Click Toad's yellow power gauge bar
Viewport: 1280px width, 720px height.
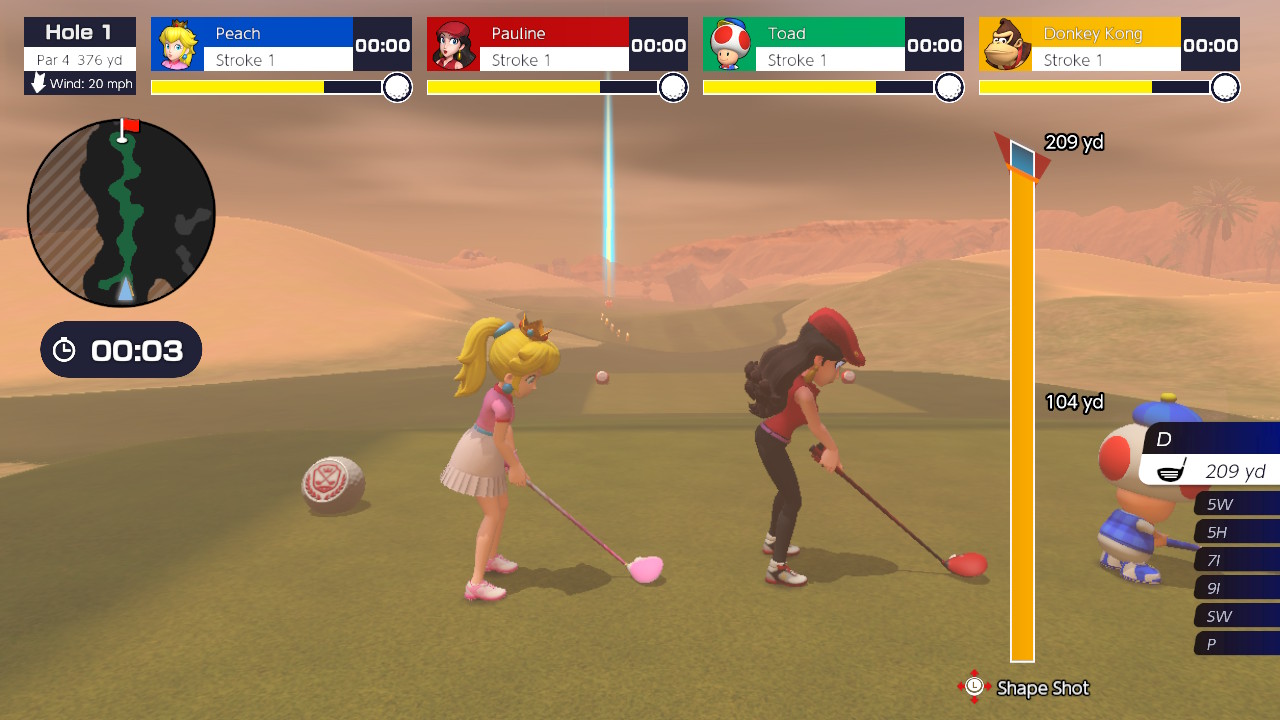click(790, 88)
